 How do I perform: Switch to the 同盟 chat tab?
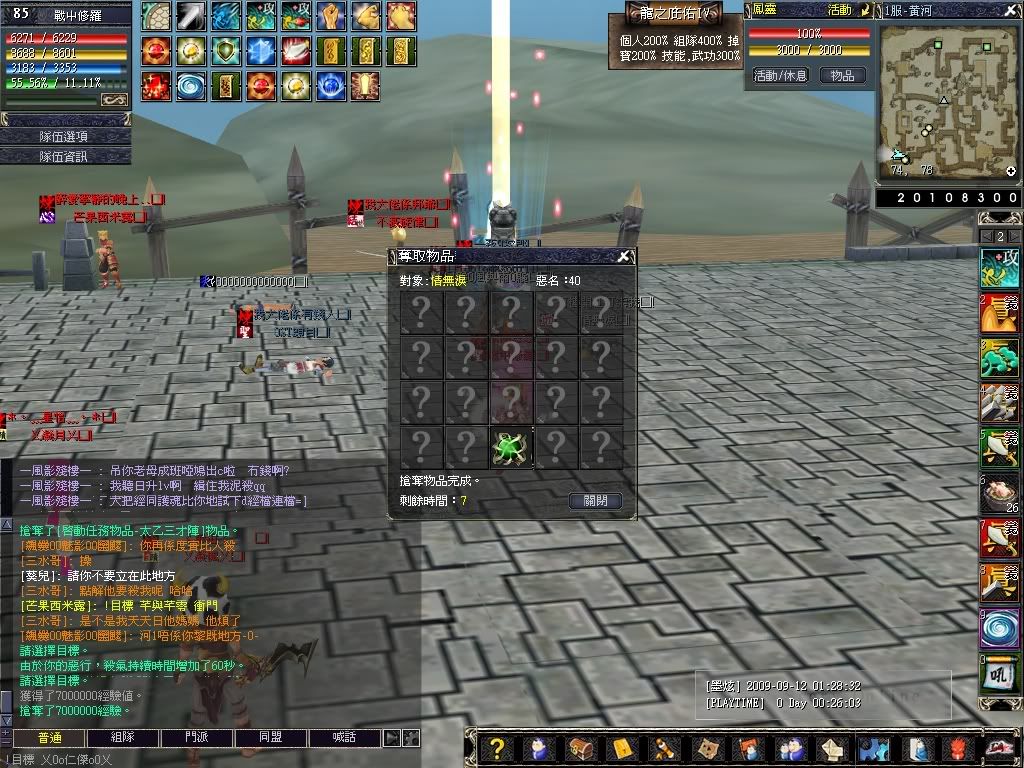271,738
